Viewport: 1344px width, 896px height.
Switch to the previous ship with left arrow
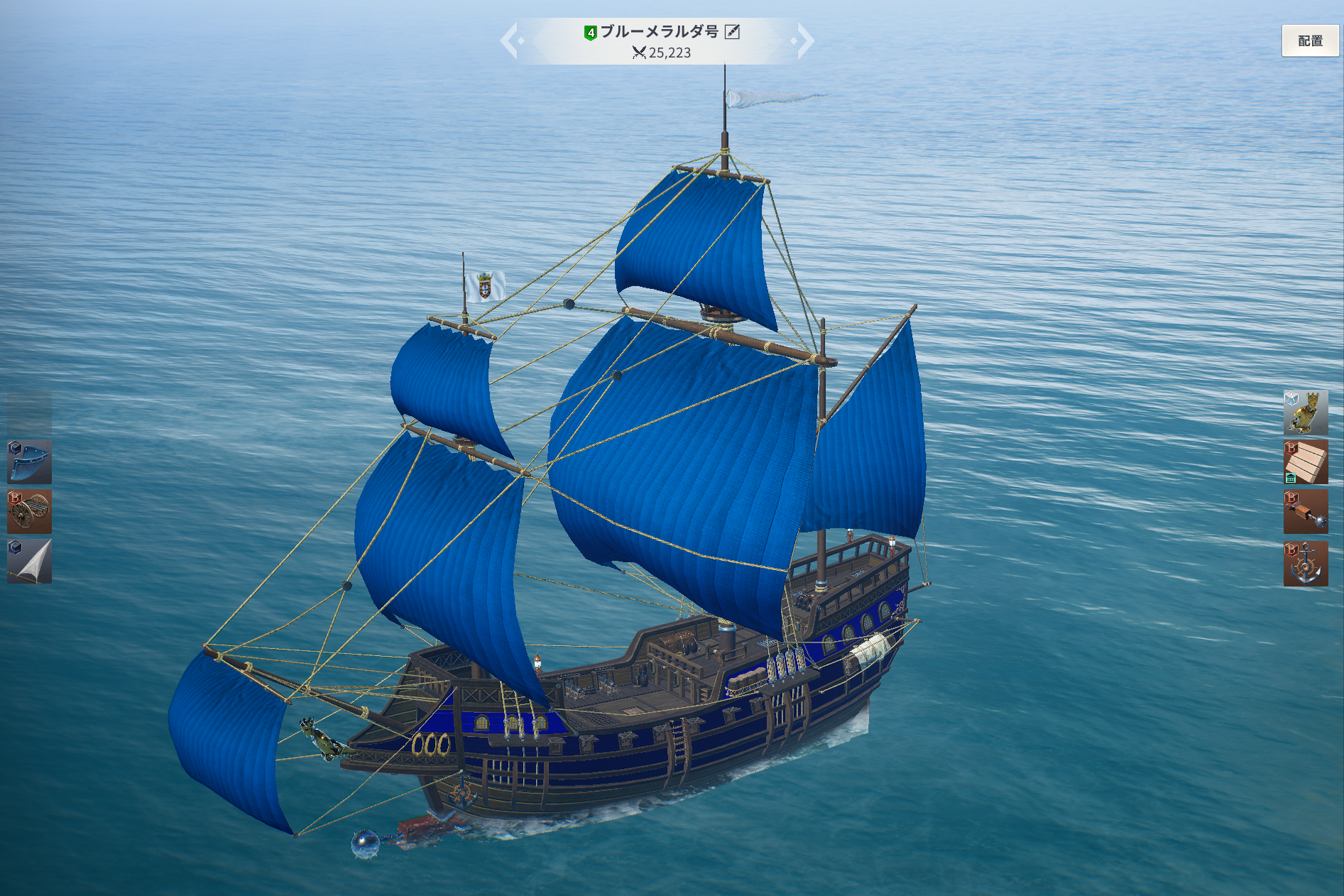510,41
